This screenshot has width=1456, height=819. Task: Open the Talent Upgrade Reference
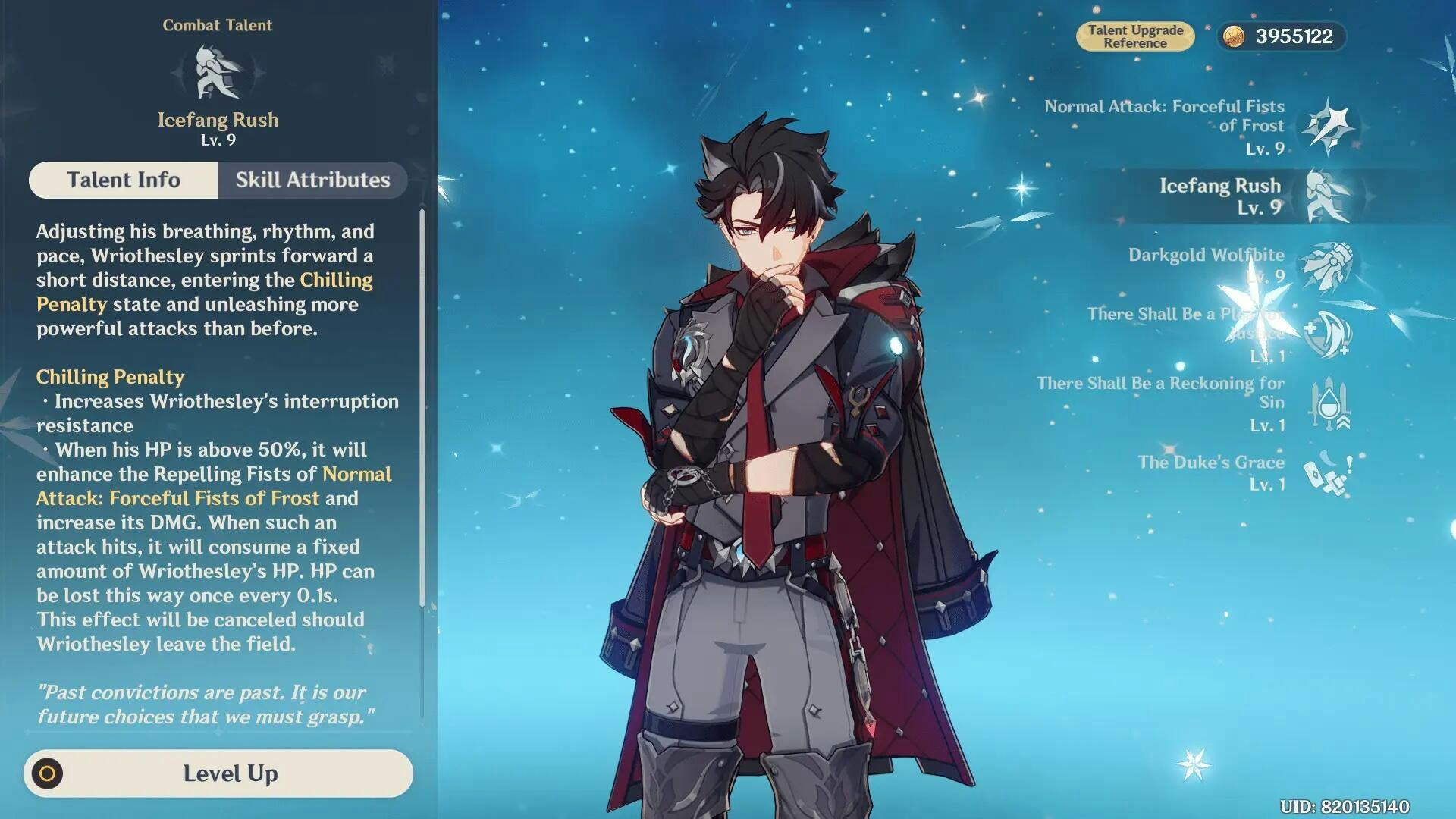pyautogui.click(x=1134, y=36)
